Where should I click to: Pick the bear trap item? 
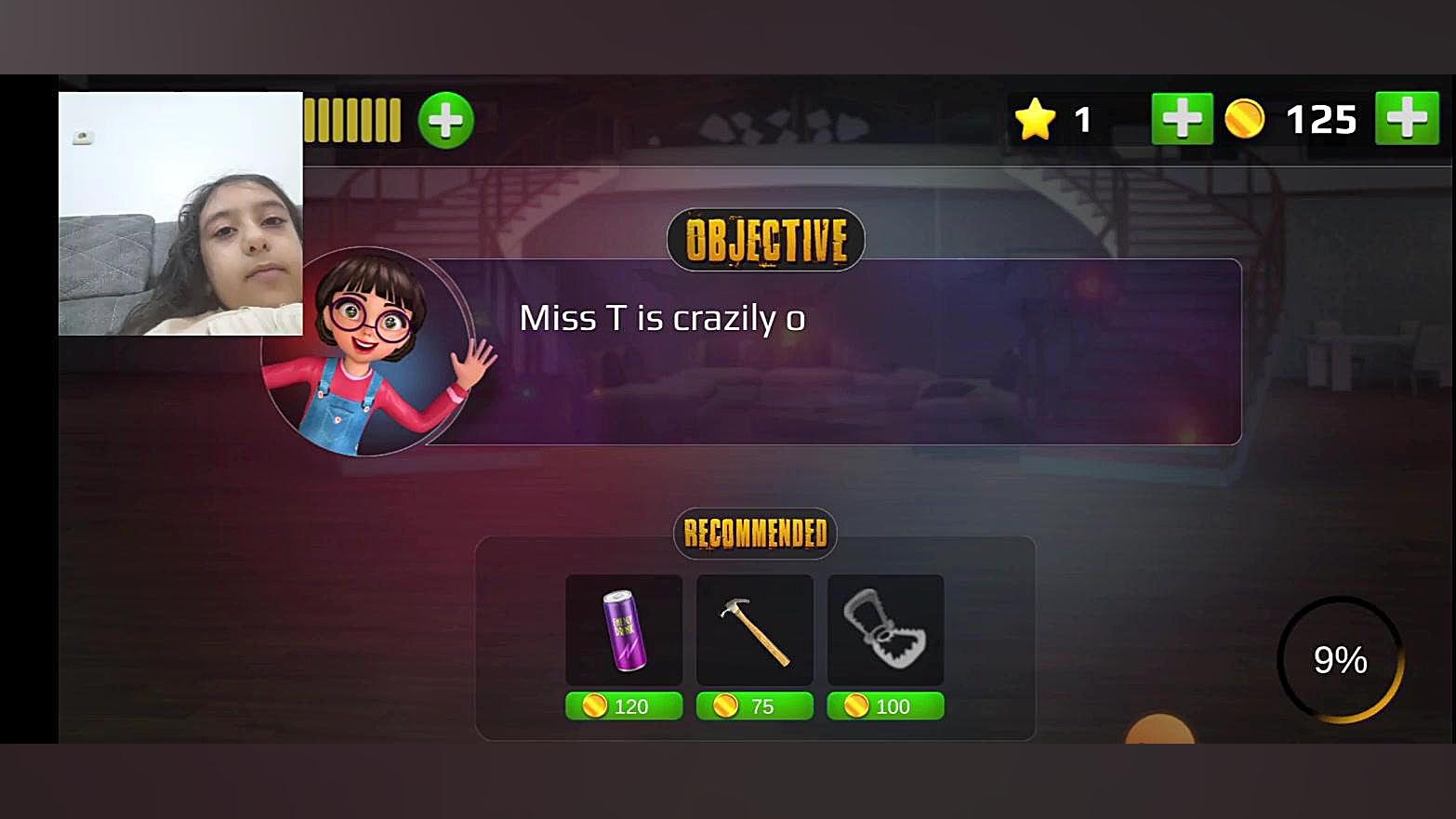[885, 629]
